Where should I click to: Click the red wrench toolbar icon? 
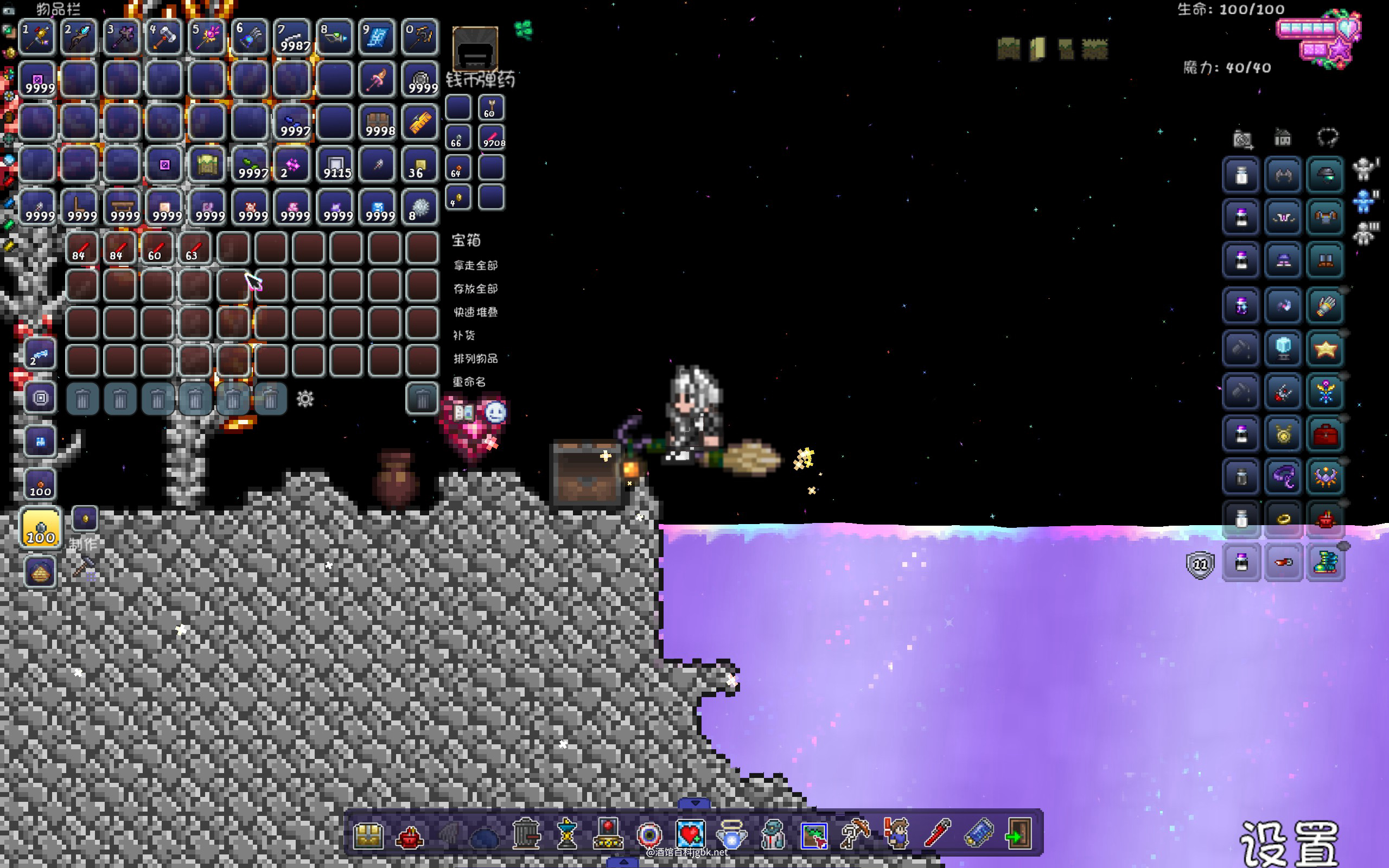(x=936, y=834)
